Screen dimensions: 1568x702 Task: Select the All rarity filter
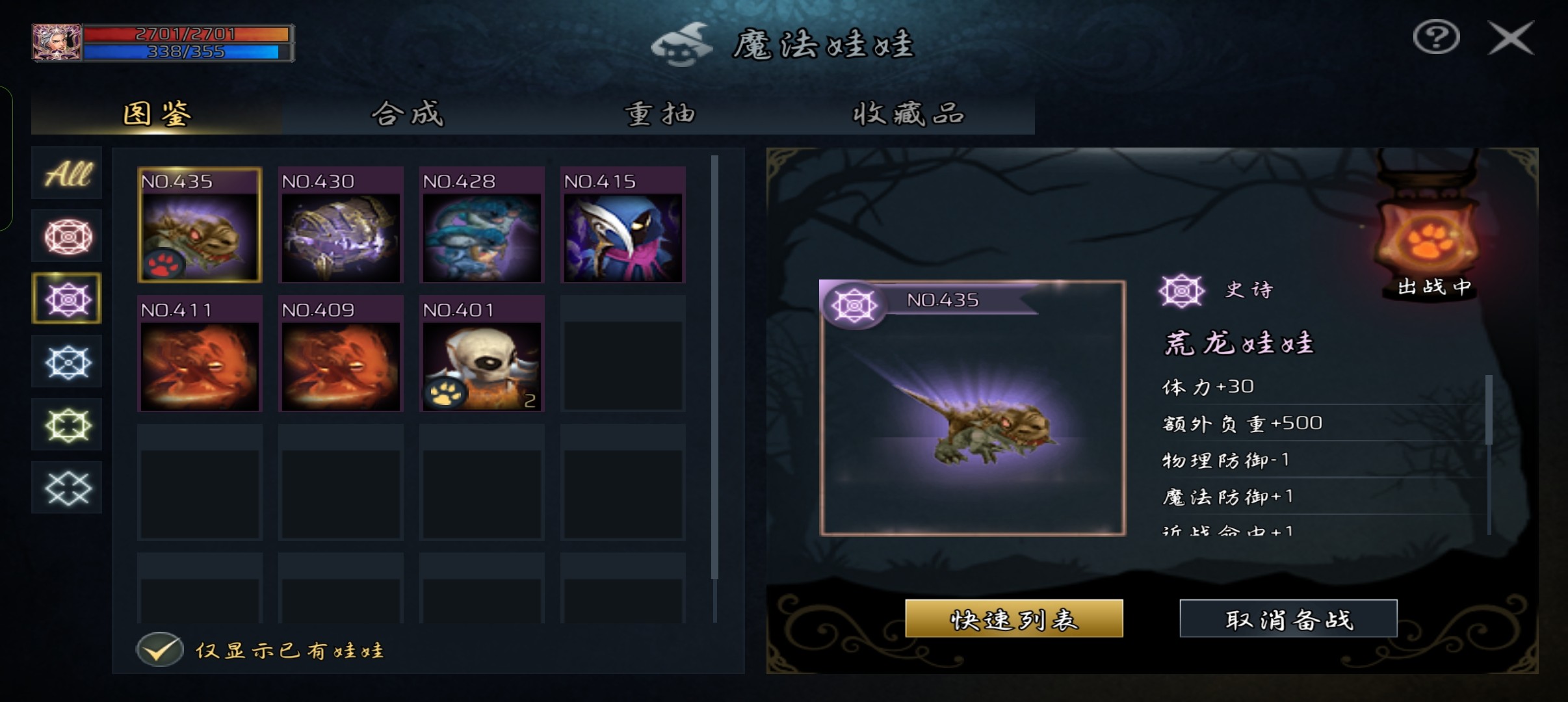(x=67, y=174)
